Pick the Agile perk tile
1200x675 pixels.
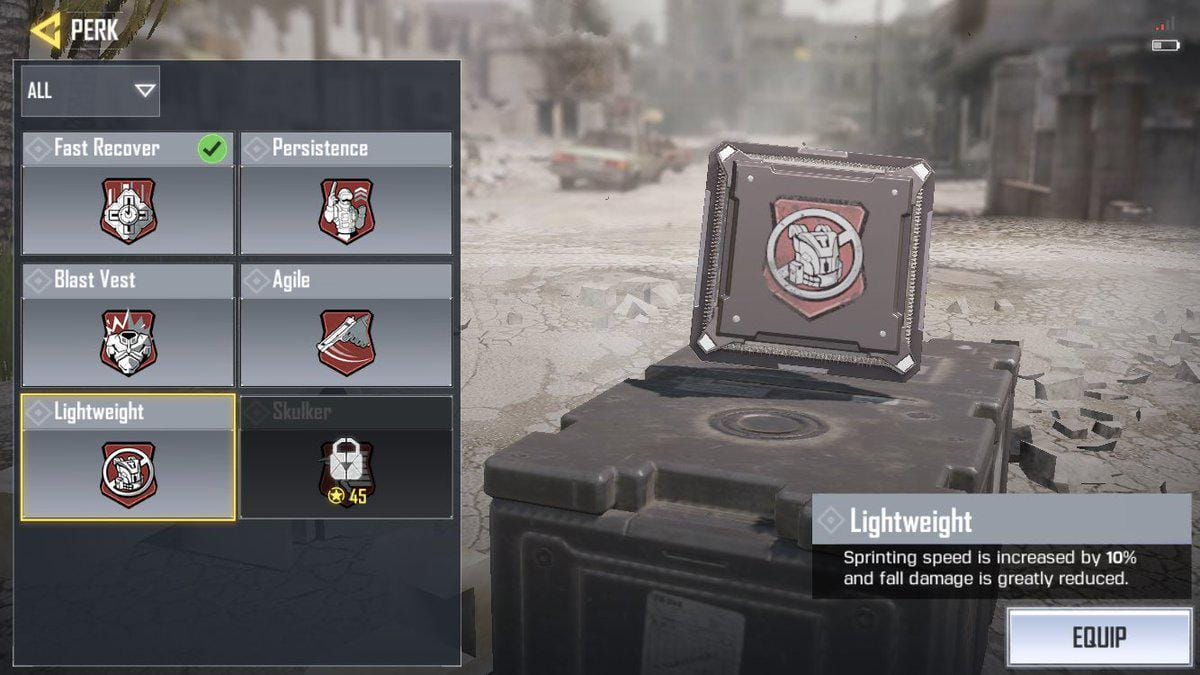click(346, 326)
